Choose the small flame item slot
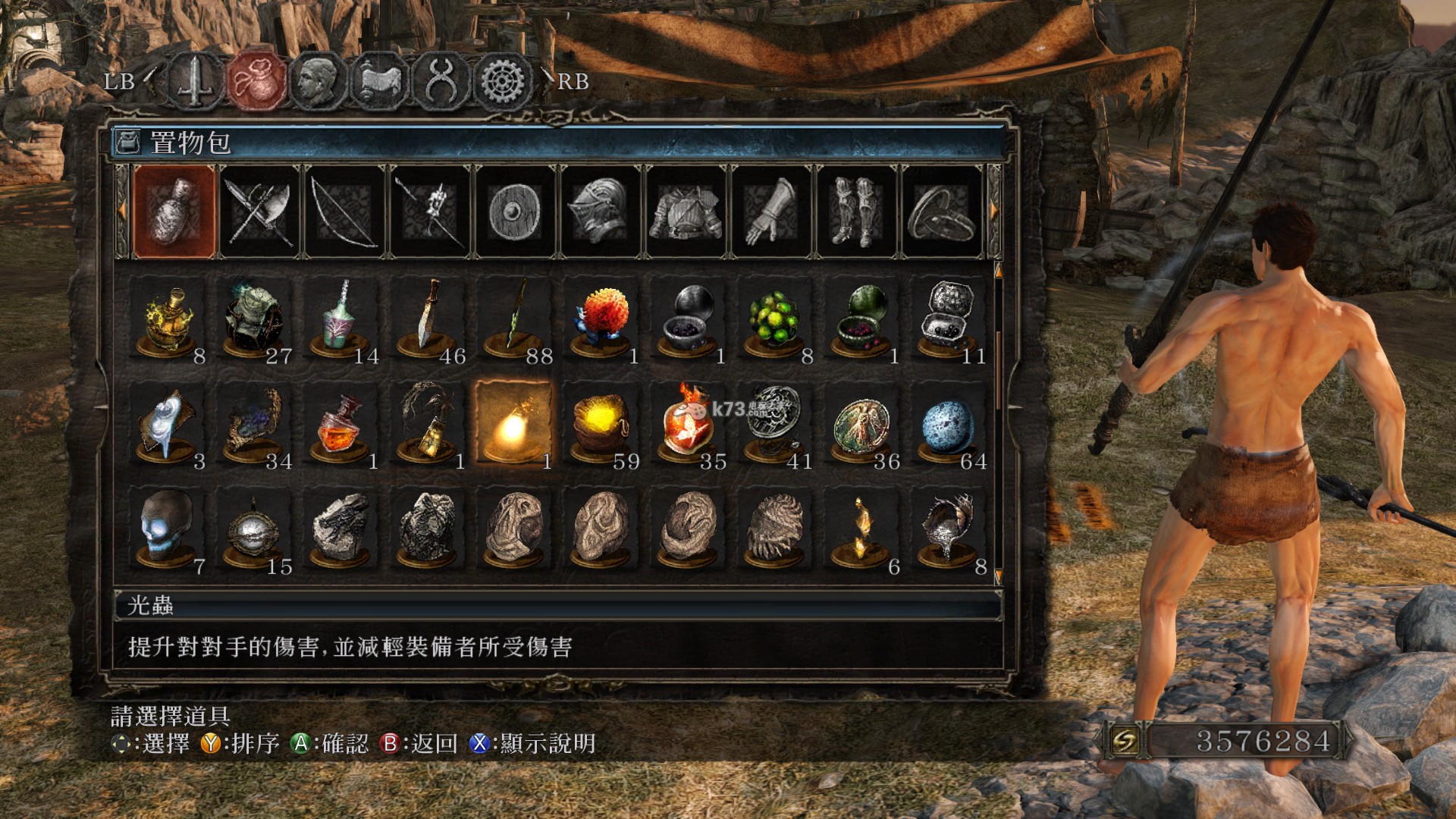Viewport: 1456px width, 819px height. point(861,529)
